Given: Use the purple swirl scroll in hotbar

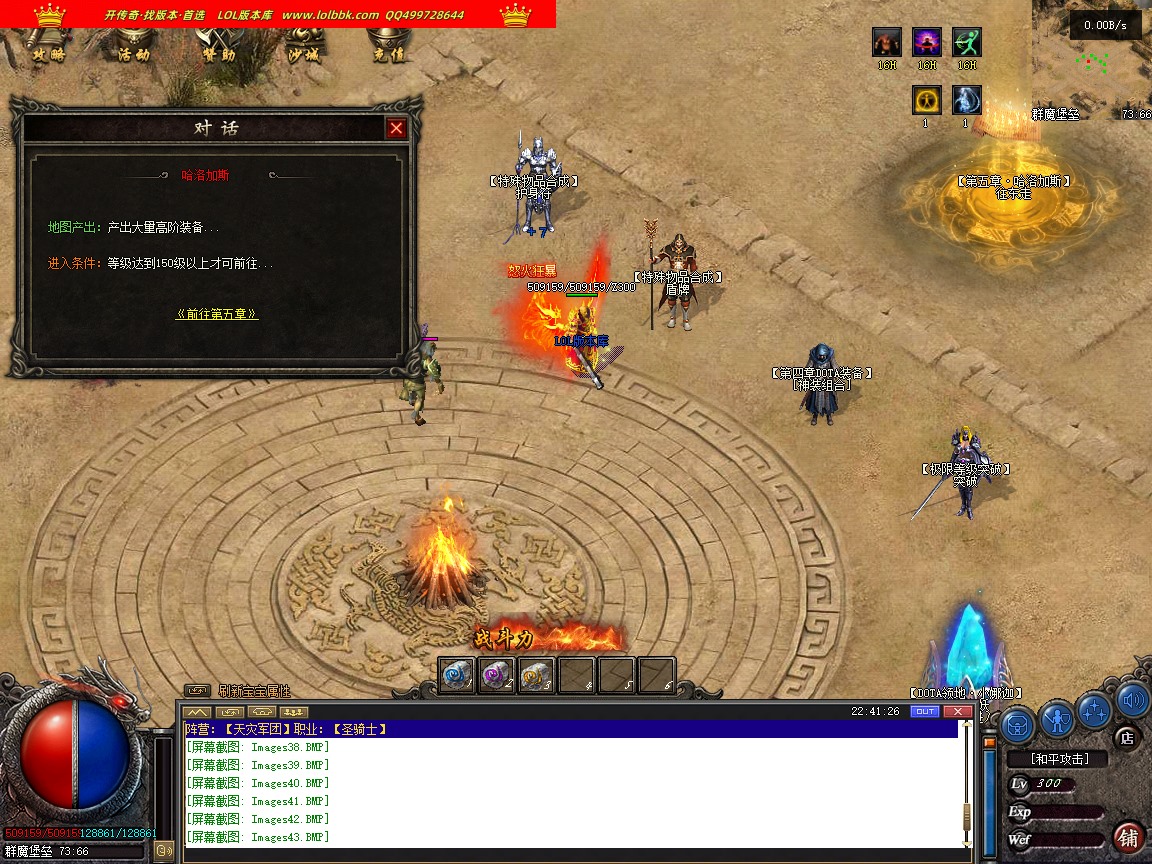Looking at the screenshot, I should click(x=497, y=675).
